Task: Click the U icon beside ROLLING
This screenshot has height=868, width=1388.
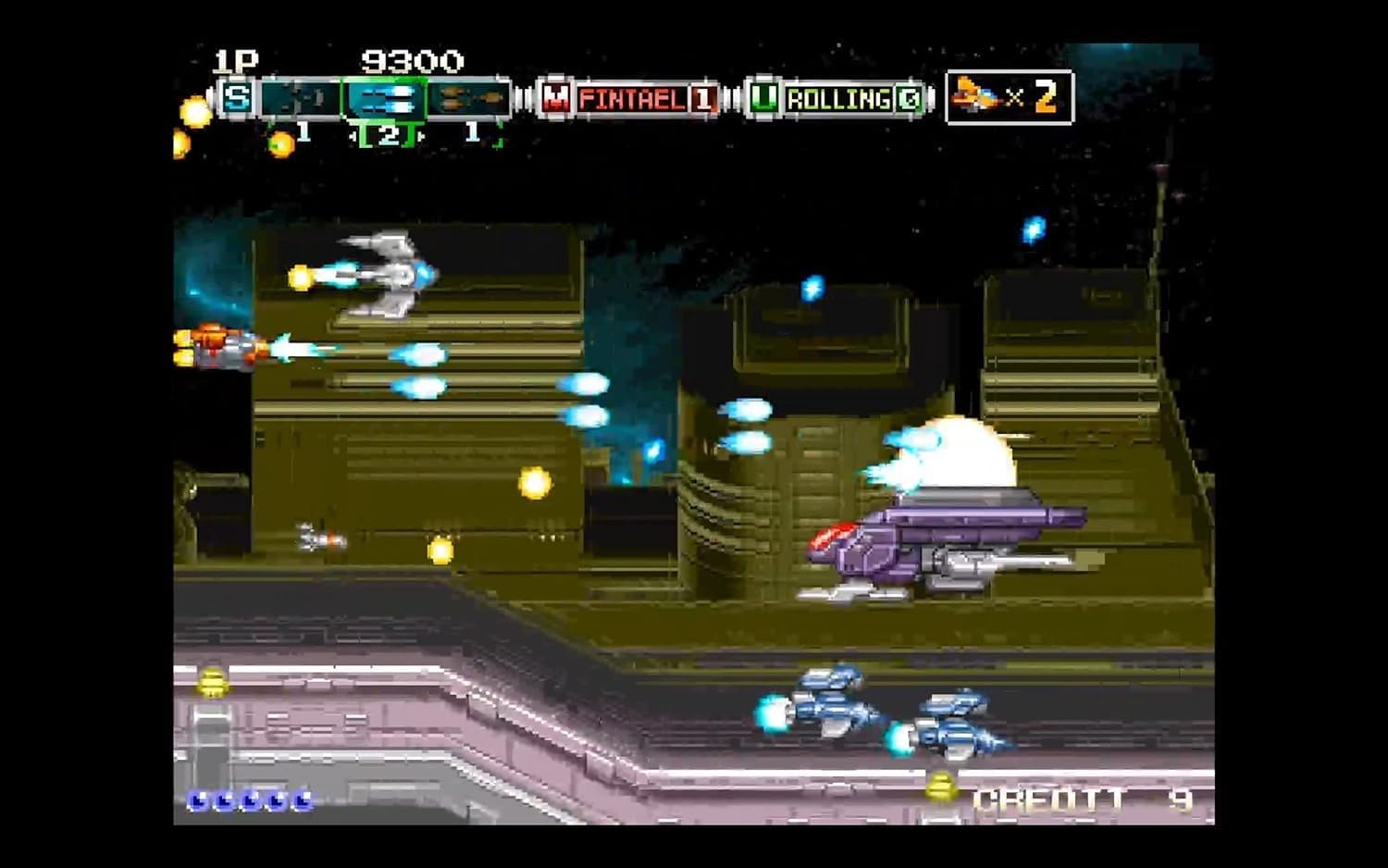Action: 764,97
